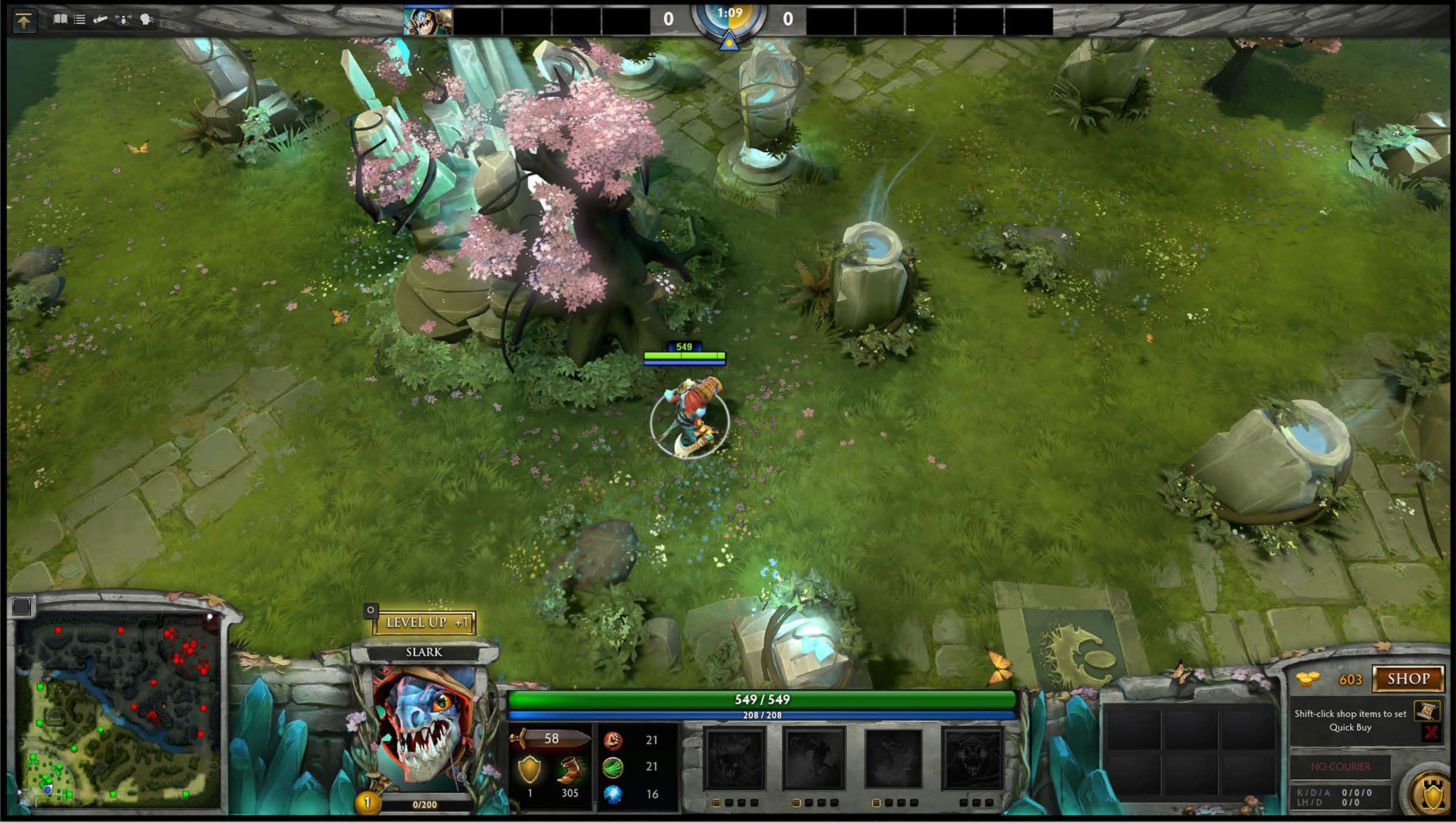Open the head-speaking voice chat icon
Viewport: 1456px width, 823px height.
146,20
